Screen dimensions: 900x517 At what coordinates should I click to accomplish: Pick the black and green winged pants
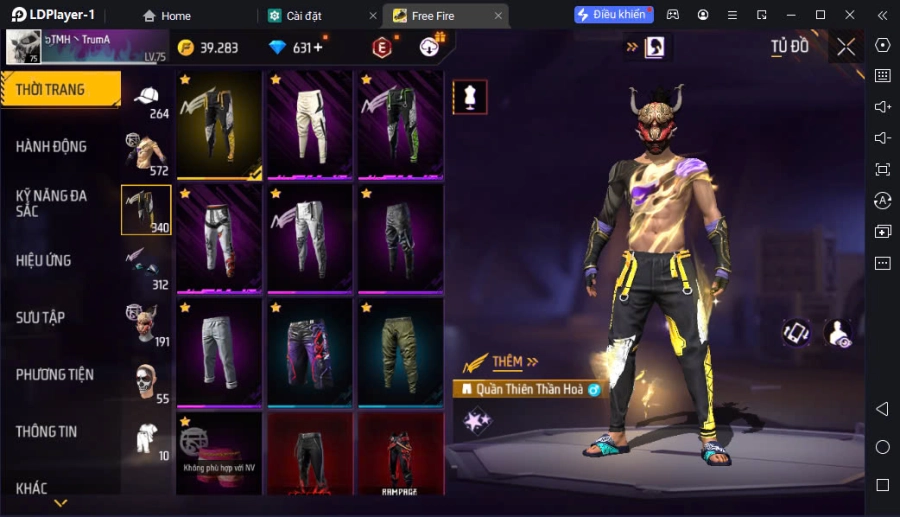tap(400, 125)
